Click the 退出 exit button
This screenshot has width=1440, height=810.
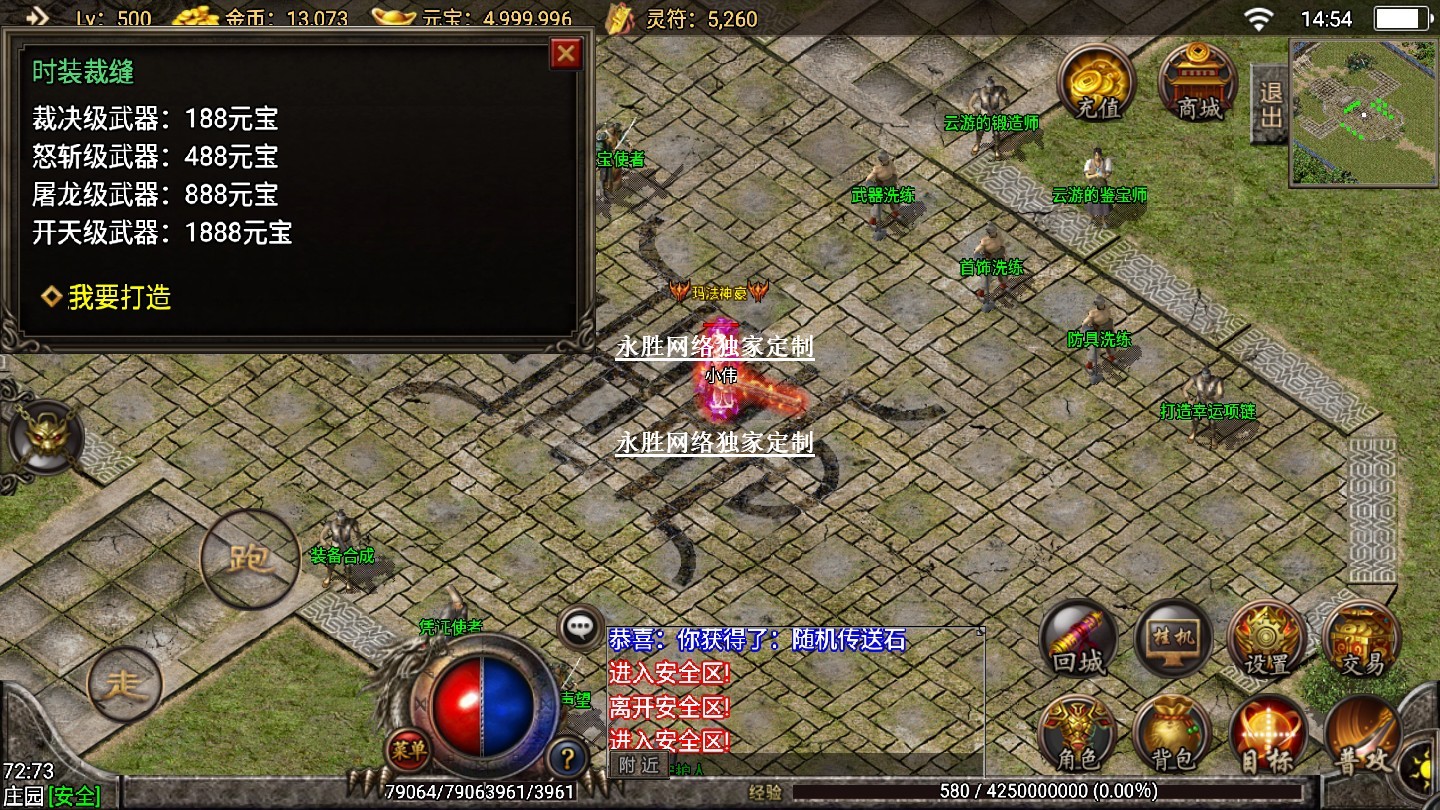[1270, 104]
